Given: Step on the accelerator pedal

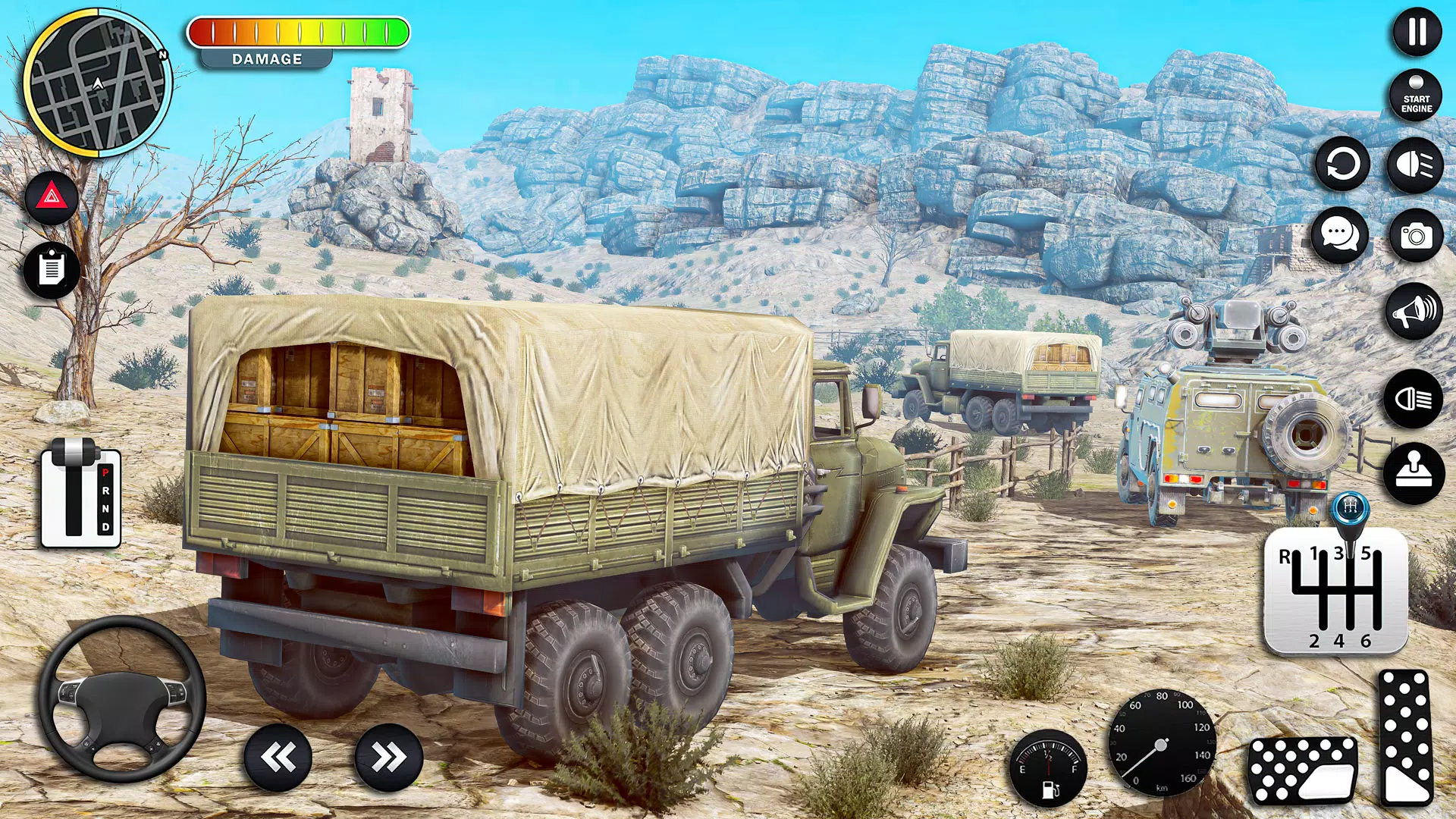Looking at the screenshot, I should click(x=1407, y=737).
